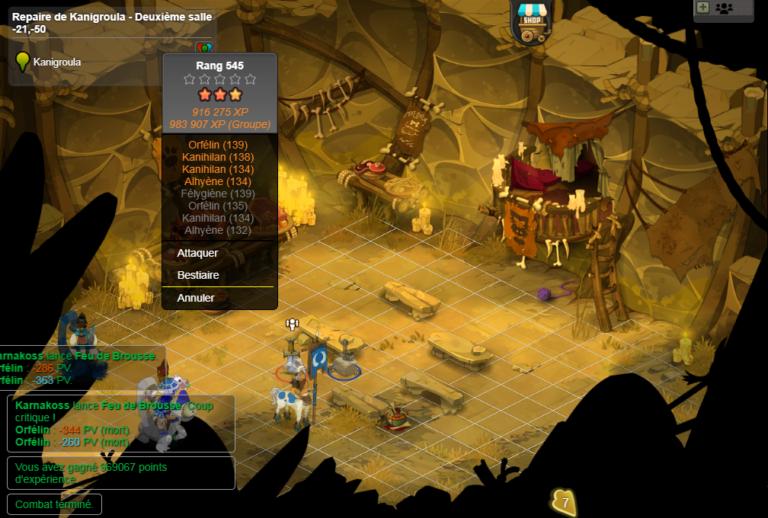Viewport: 768px width, 518px height.
Task: Select the Kanigroula yellow map marker
Action: pyautogui.click(x=22, y=62)
